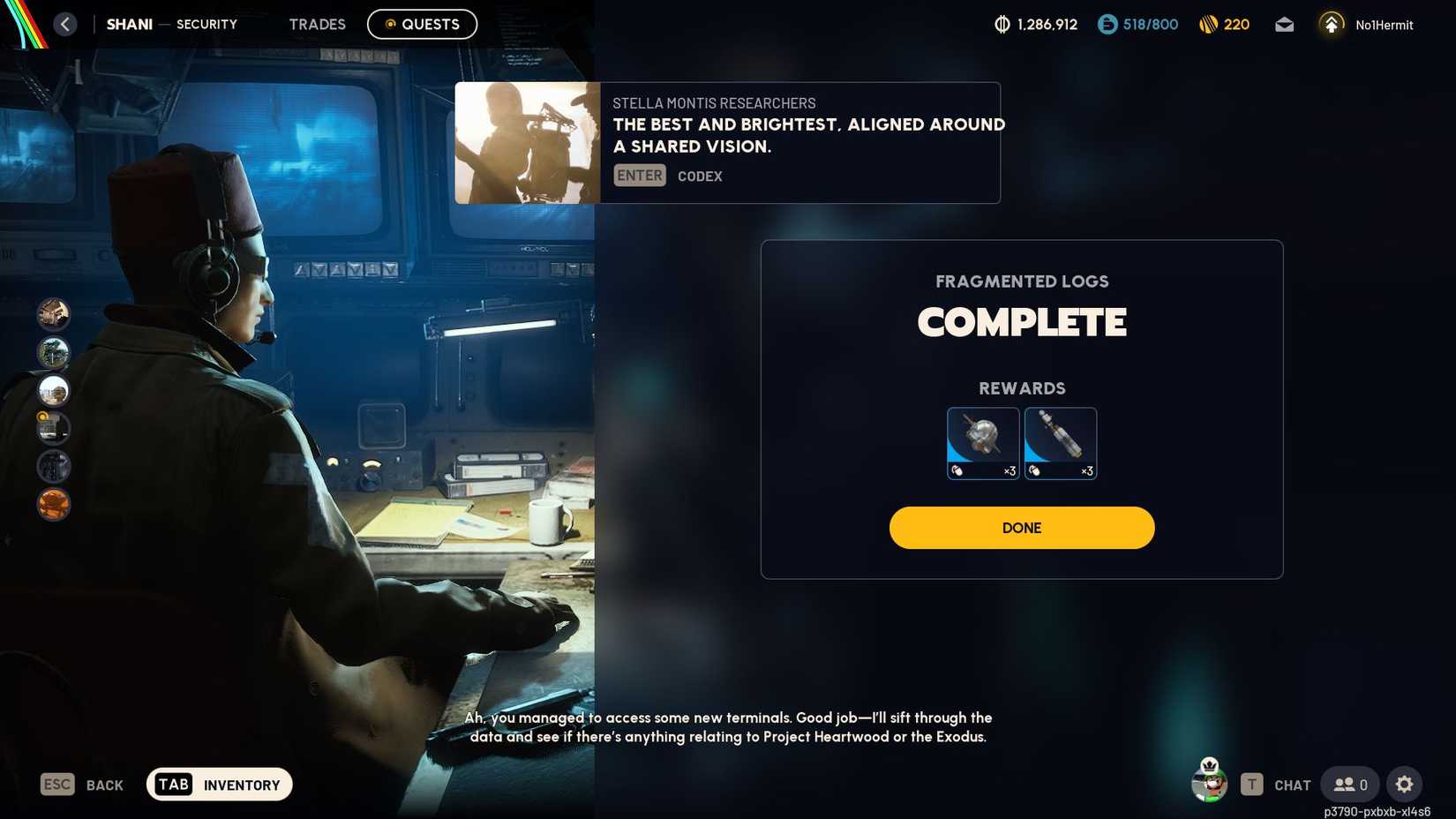Toggle the QUESTS view
The height and width of the screenshot is (819, 1456).
tap(422, 24)
